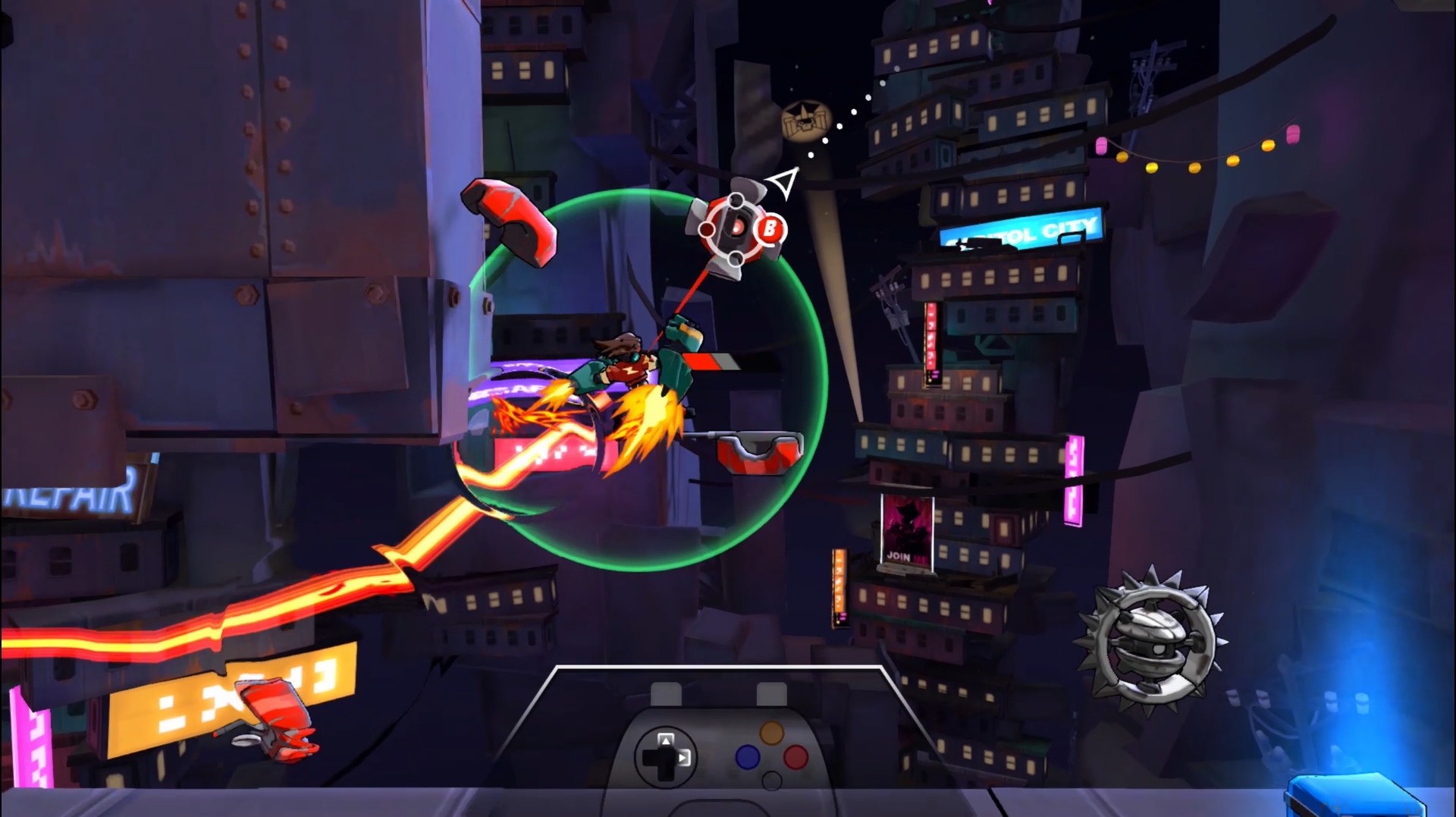Click the red B button prompt near the turret
This screenshot has height=817, width=1456.
click(x=771, y=228)
